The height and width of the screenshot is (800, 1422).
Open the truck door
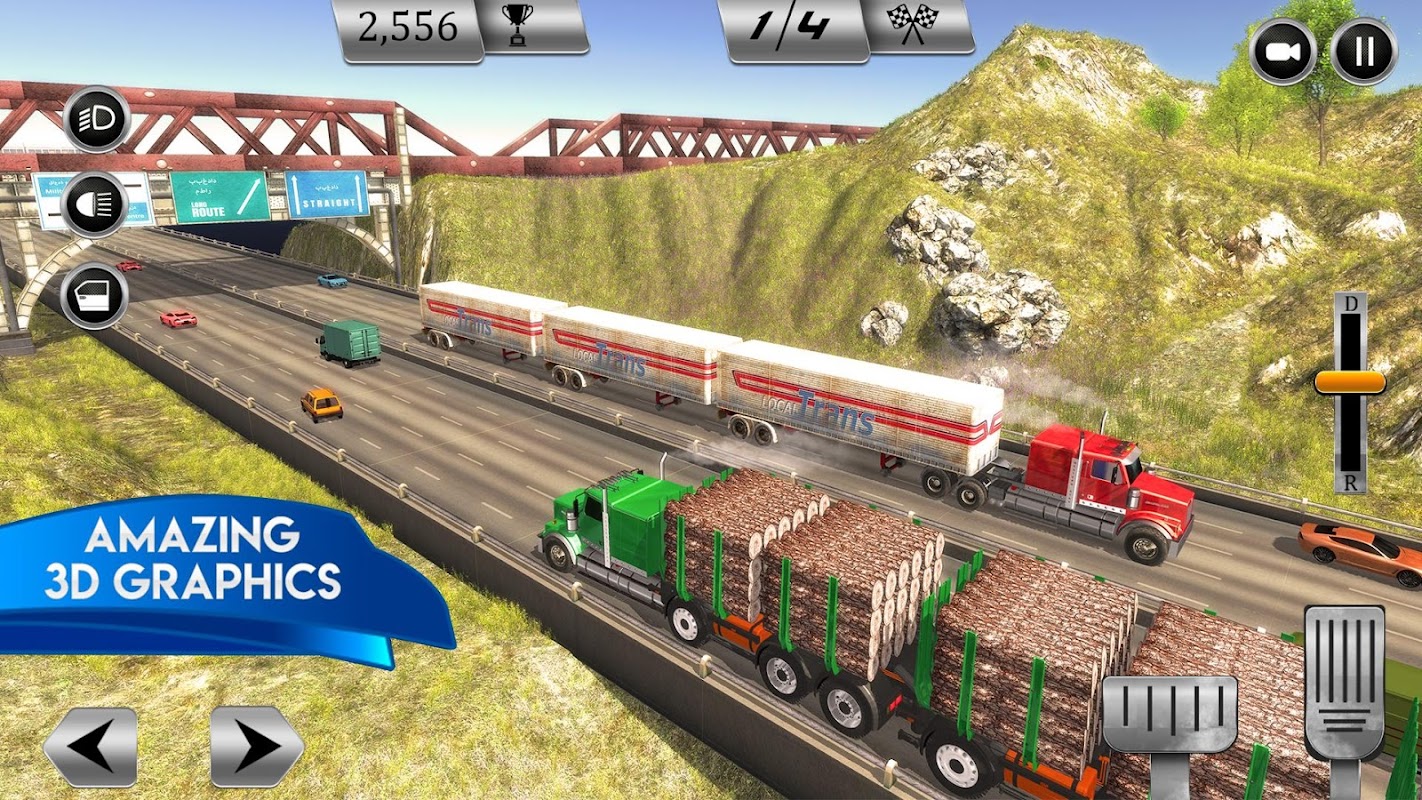coord(94,295)
